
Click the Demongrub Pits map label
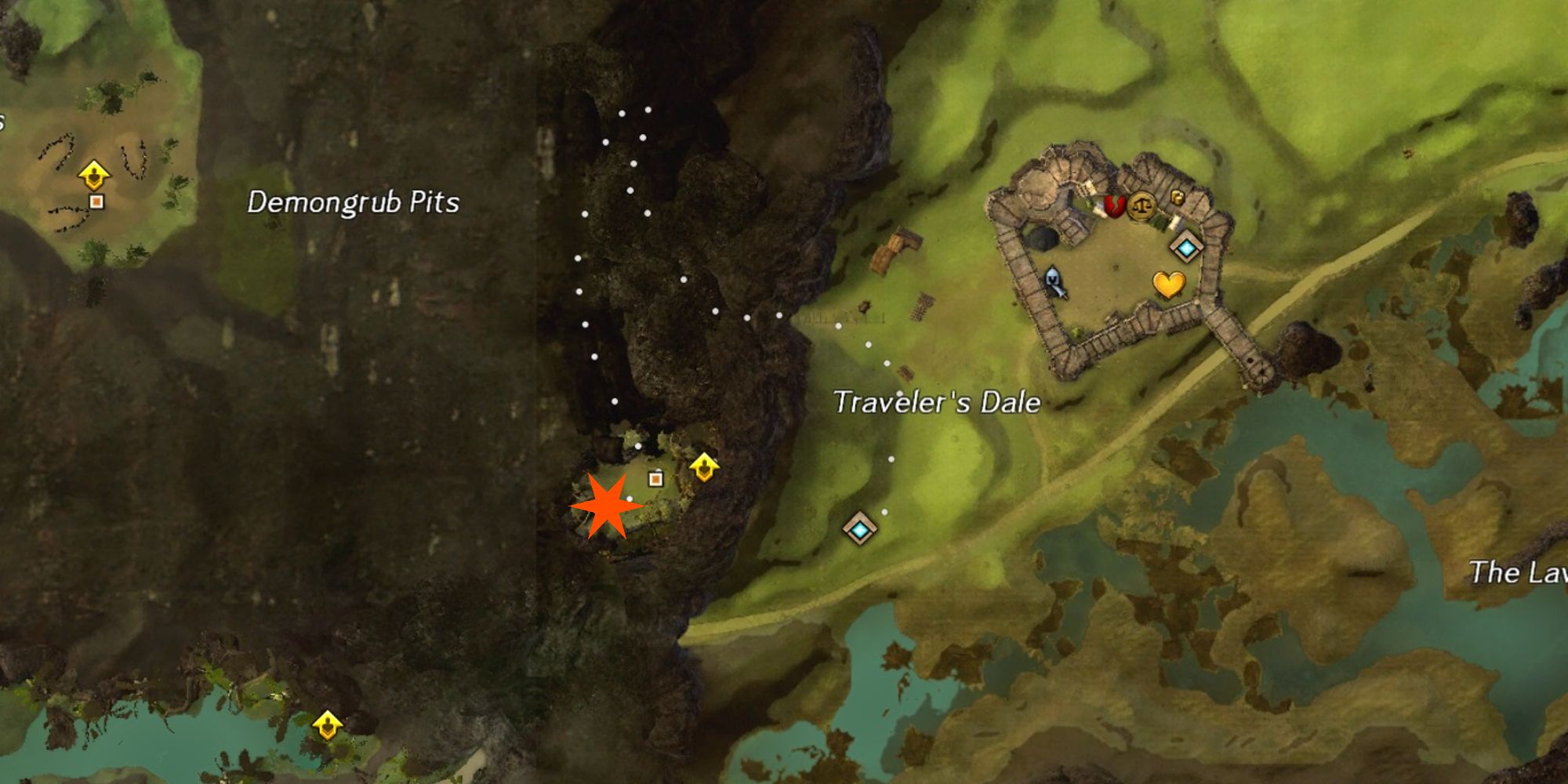pos(353,202)
